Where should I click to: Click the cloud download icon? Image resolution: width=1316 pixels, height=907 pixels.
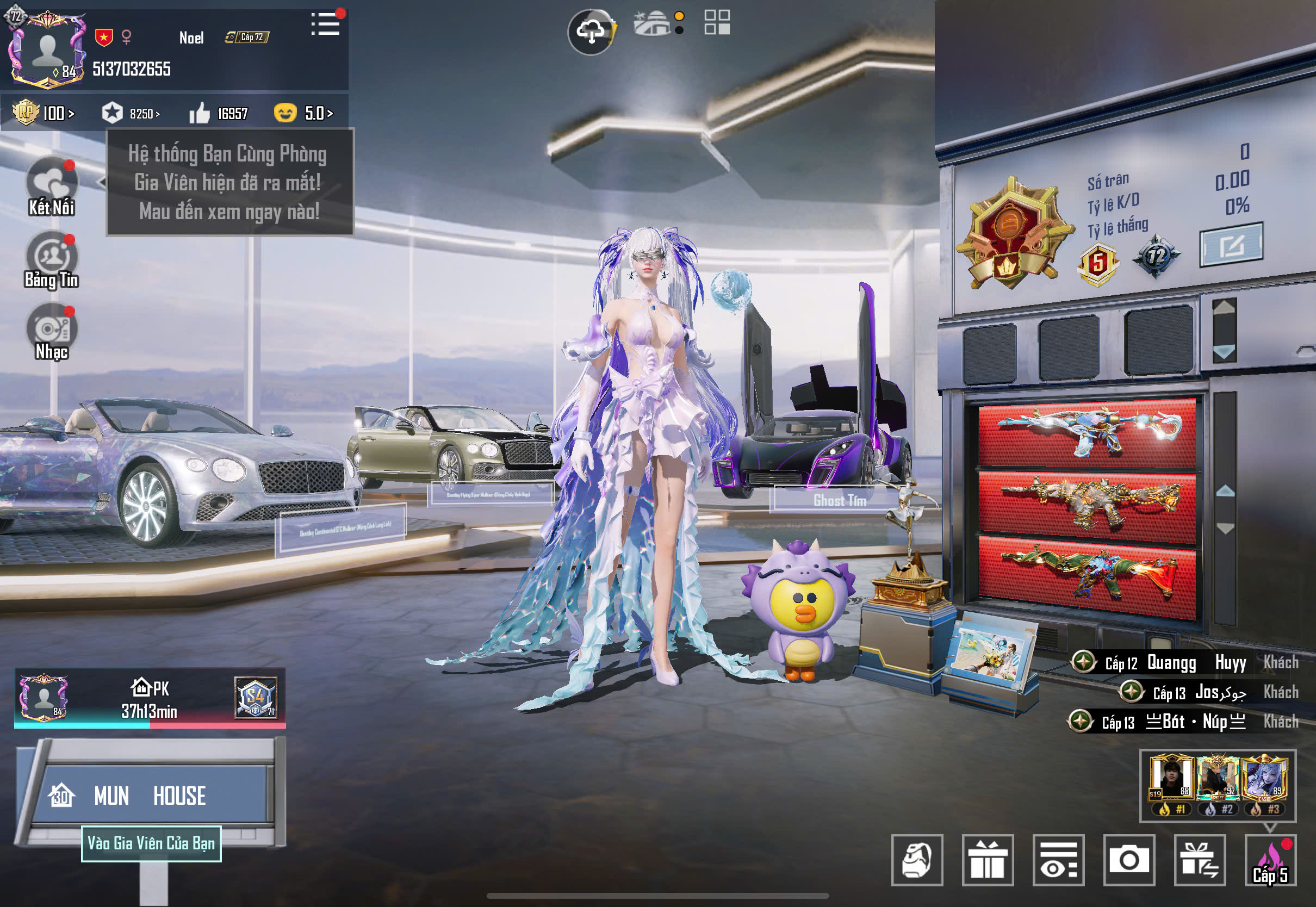[x=591, y=32]
